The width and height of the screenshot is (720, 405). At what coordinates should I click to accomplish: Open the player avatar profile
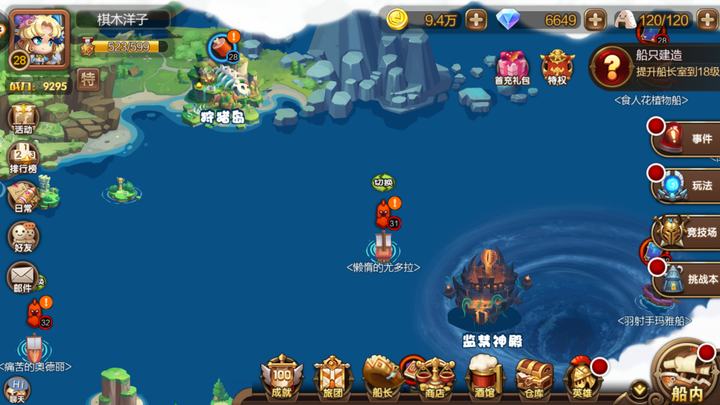coord(40,38)
